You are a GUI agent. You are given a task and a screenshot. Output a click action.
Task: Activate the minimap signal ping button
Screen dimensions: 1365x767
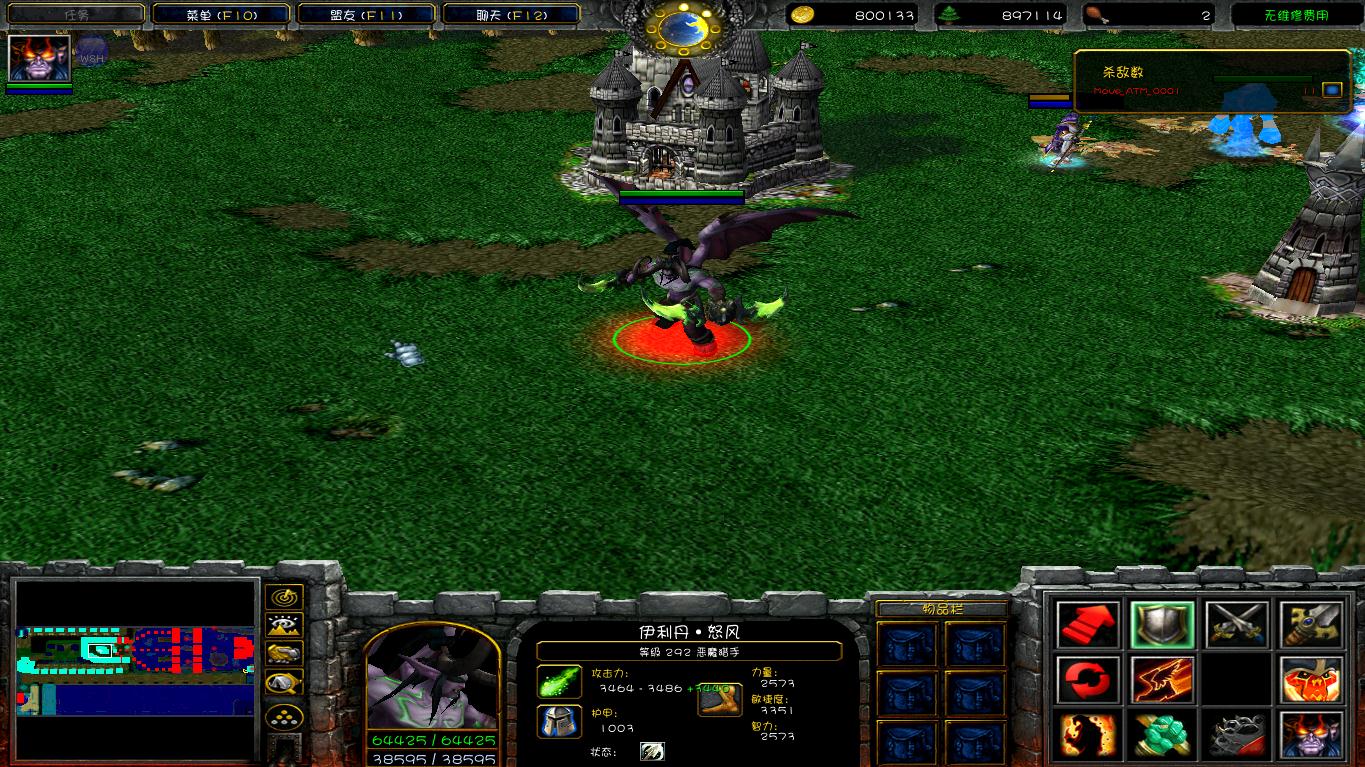pos(285,597)
